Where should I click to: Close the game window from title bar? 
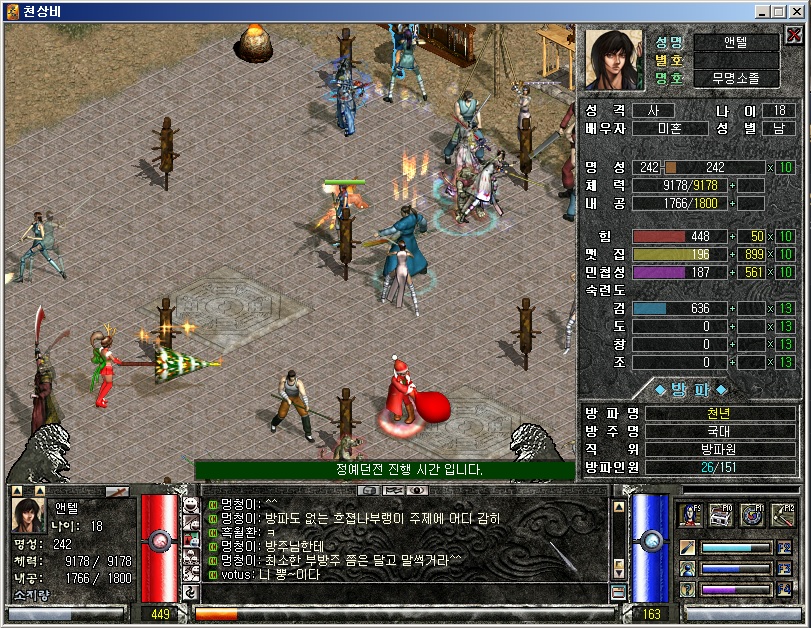click(x=799, y=11)
